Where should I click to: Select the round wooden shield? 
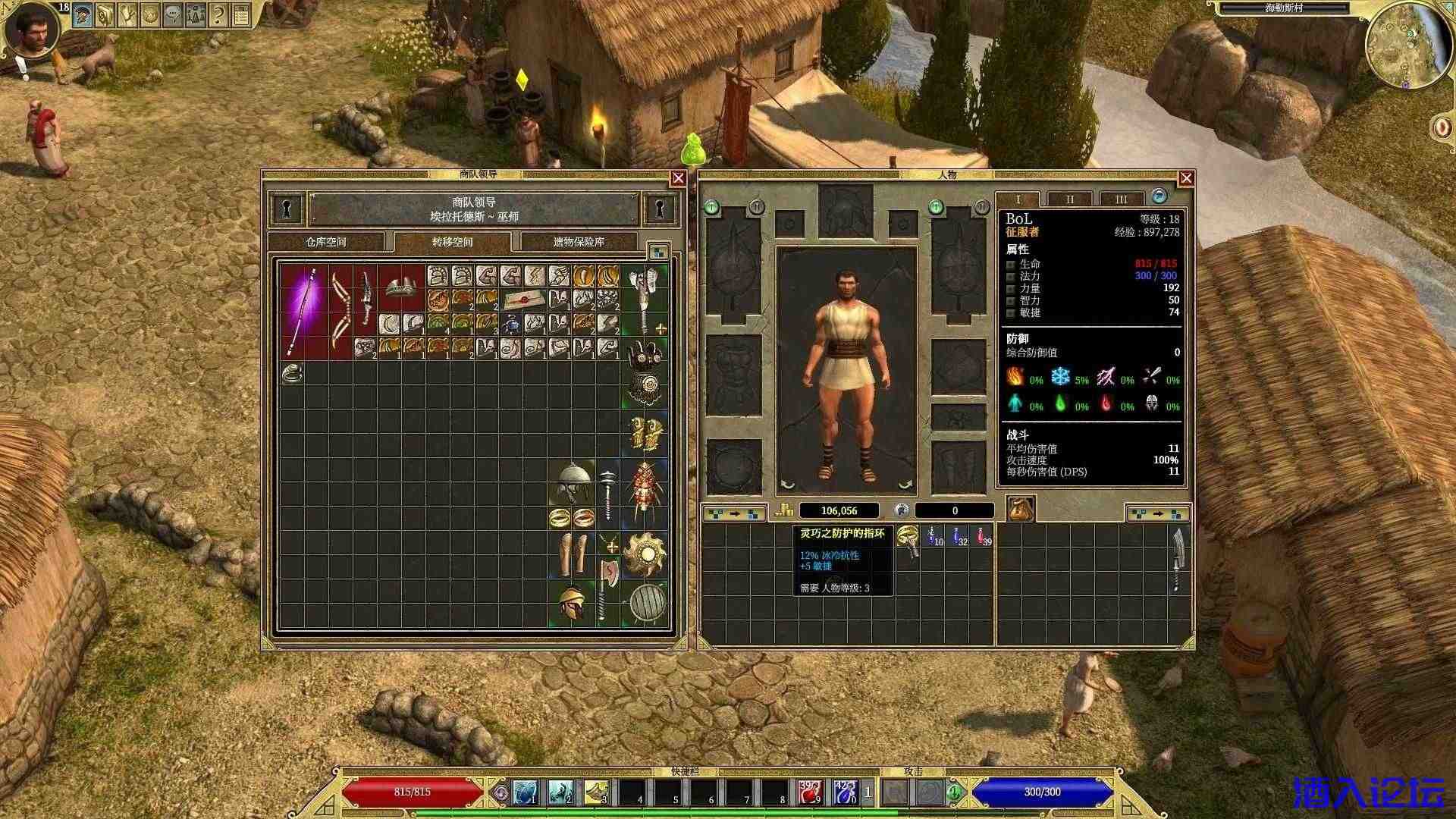(647, 604)
